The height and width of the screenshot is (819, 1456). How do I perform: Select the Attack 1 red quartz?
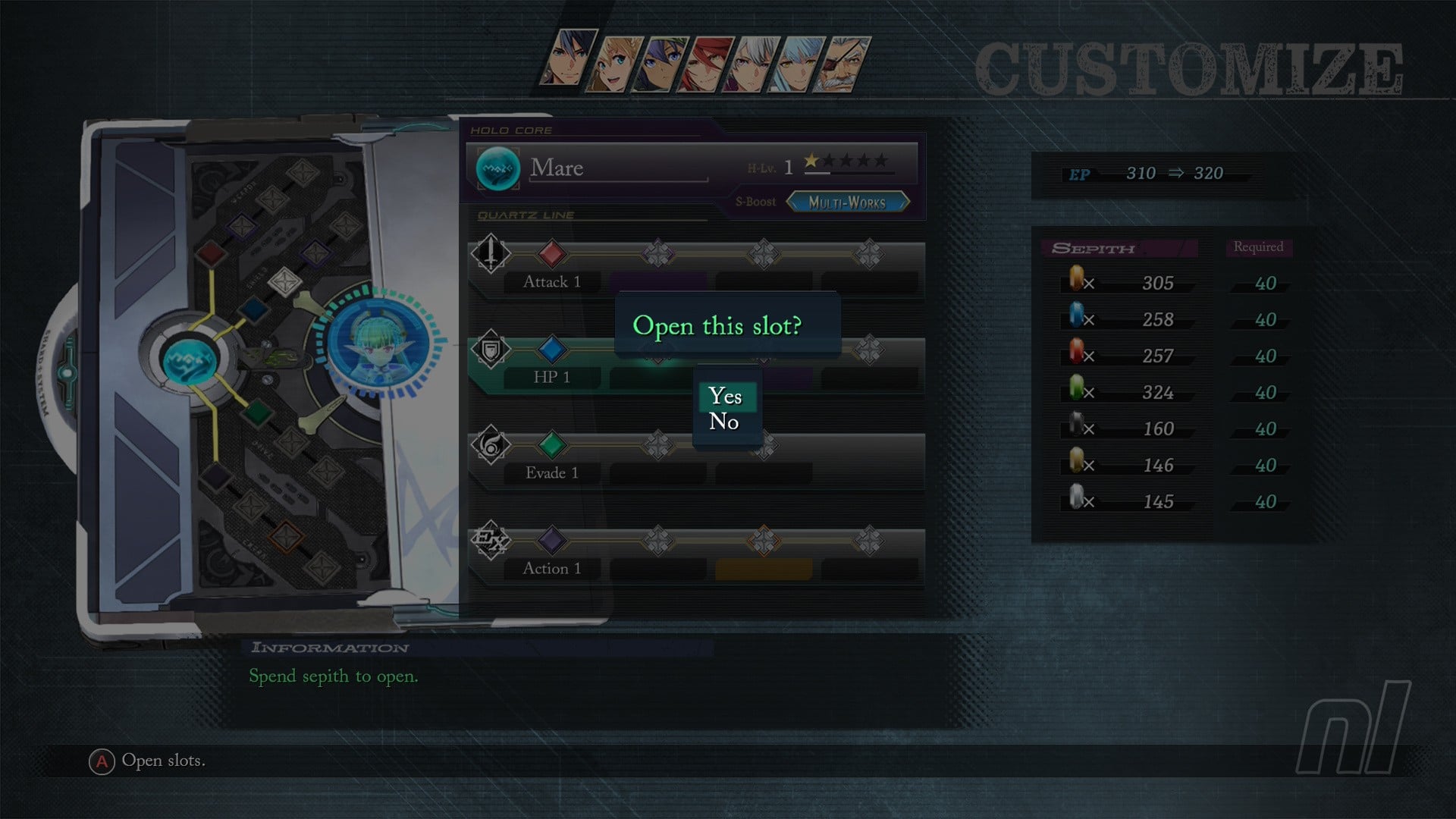551,253
